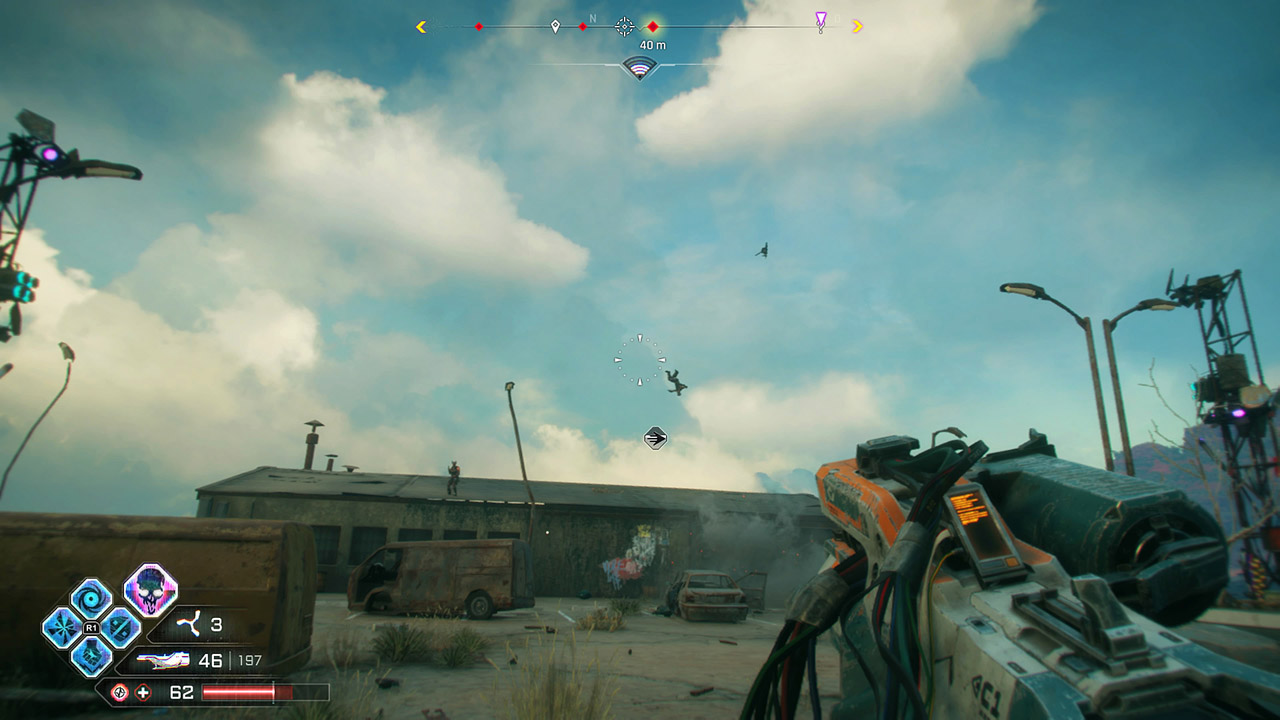Viewport: 1280px width, 720px height.
Task: Open the signal detector indicator under compass
Action: pos(639,67)
